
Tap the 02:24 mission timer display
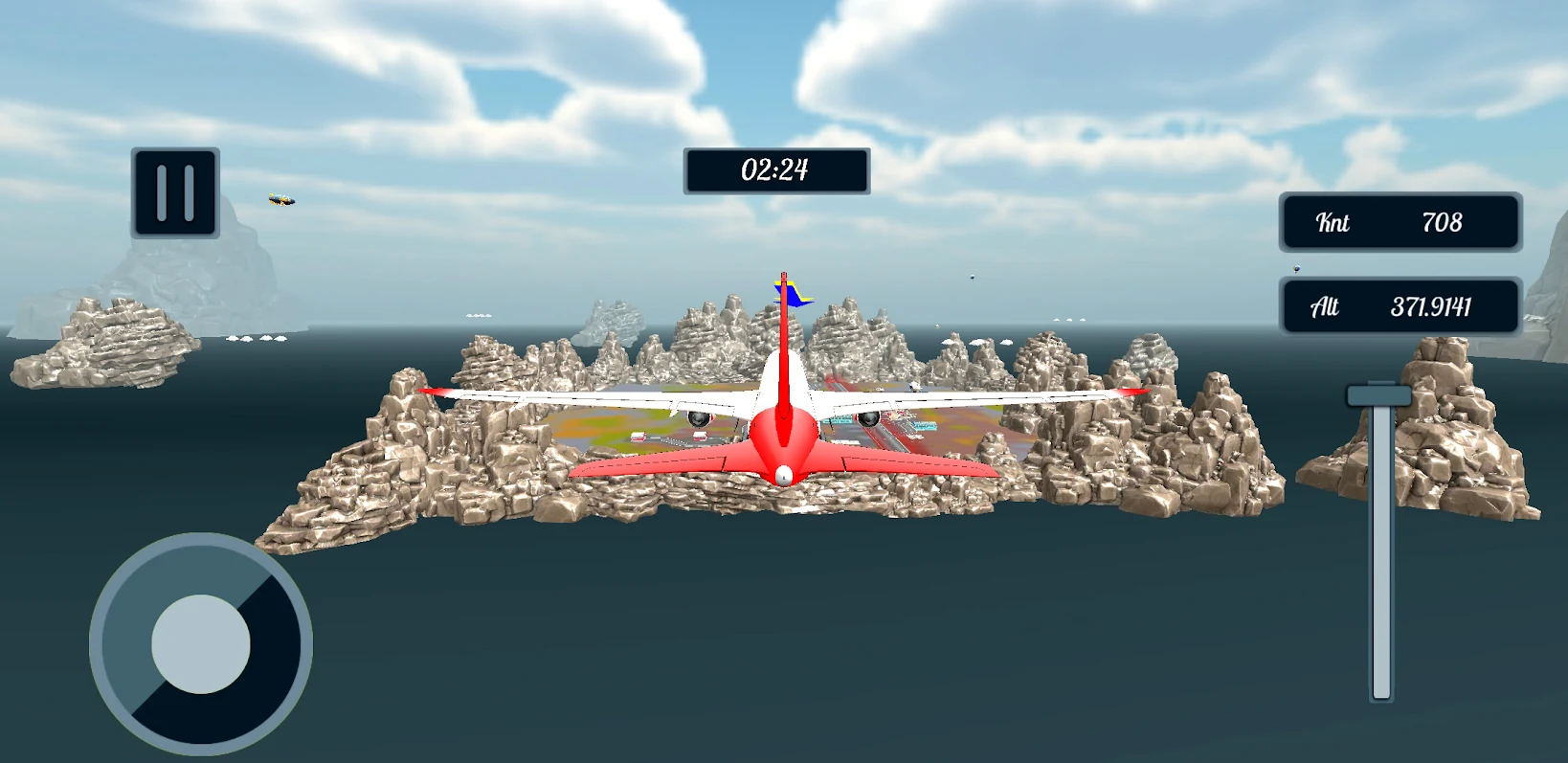click(774, 170)
